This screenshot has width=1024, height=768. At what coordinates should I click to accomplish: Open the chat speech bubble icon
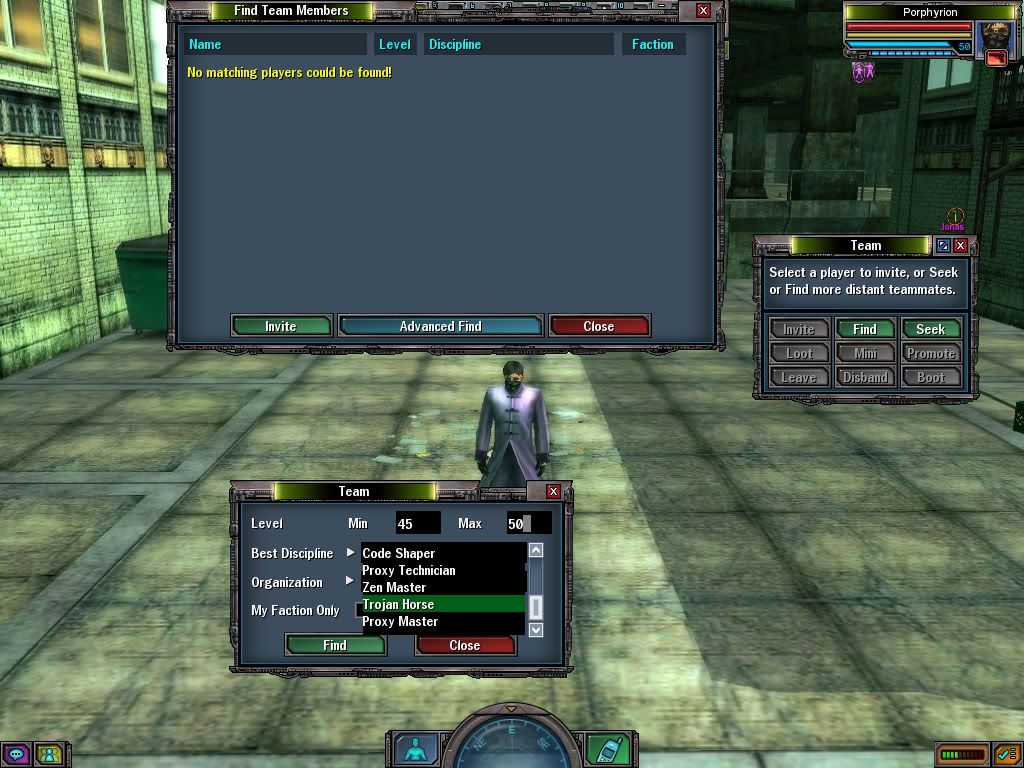[x=16, y=753]
